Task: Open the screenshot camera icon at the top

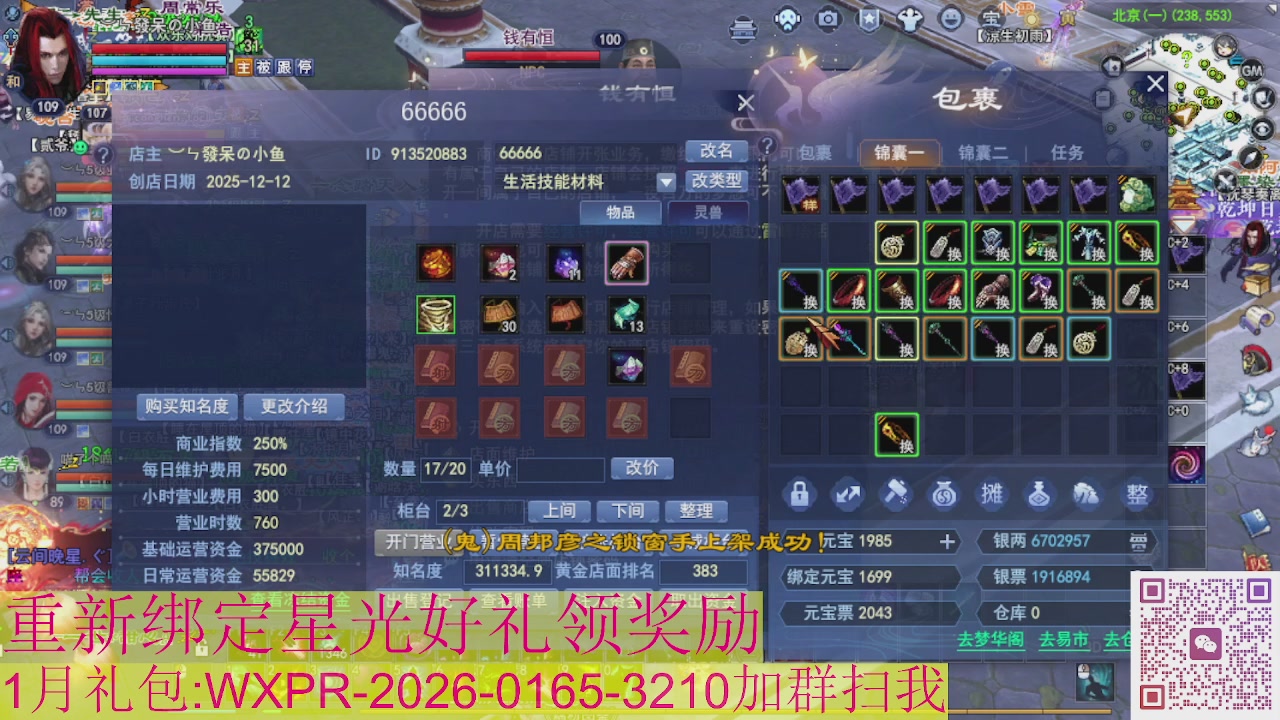Action: (827, 17)
